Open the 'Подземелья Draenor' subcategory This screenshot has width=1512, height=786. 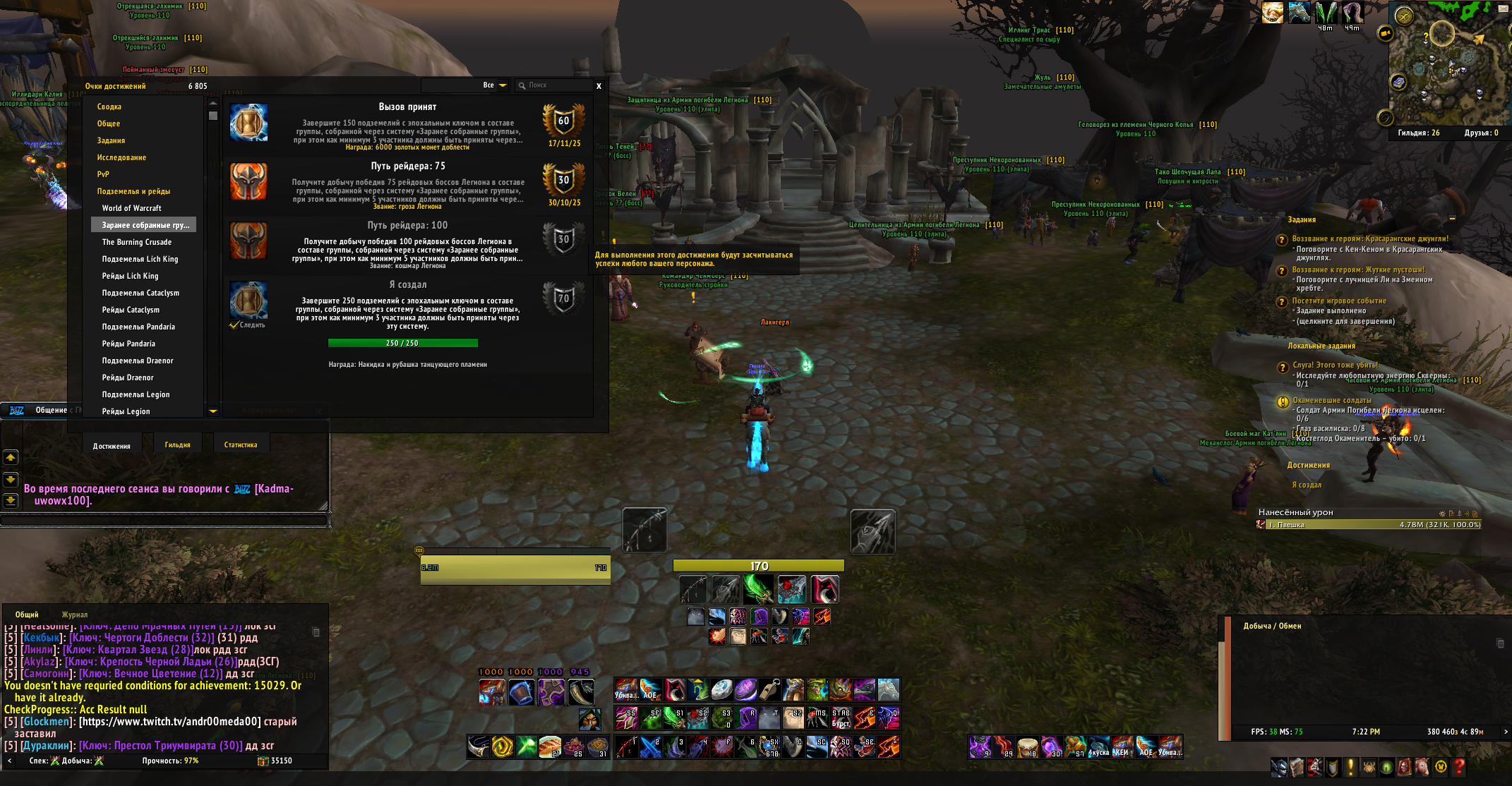point(138,361)
